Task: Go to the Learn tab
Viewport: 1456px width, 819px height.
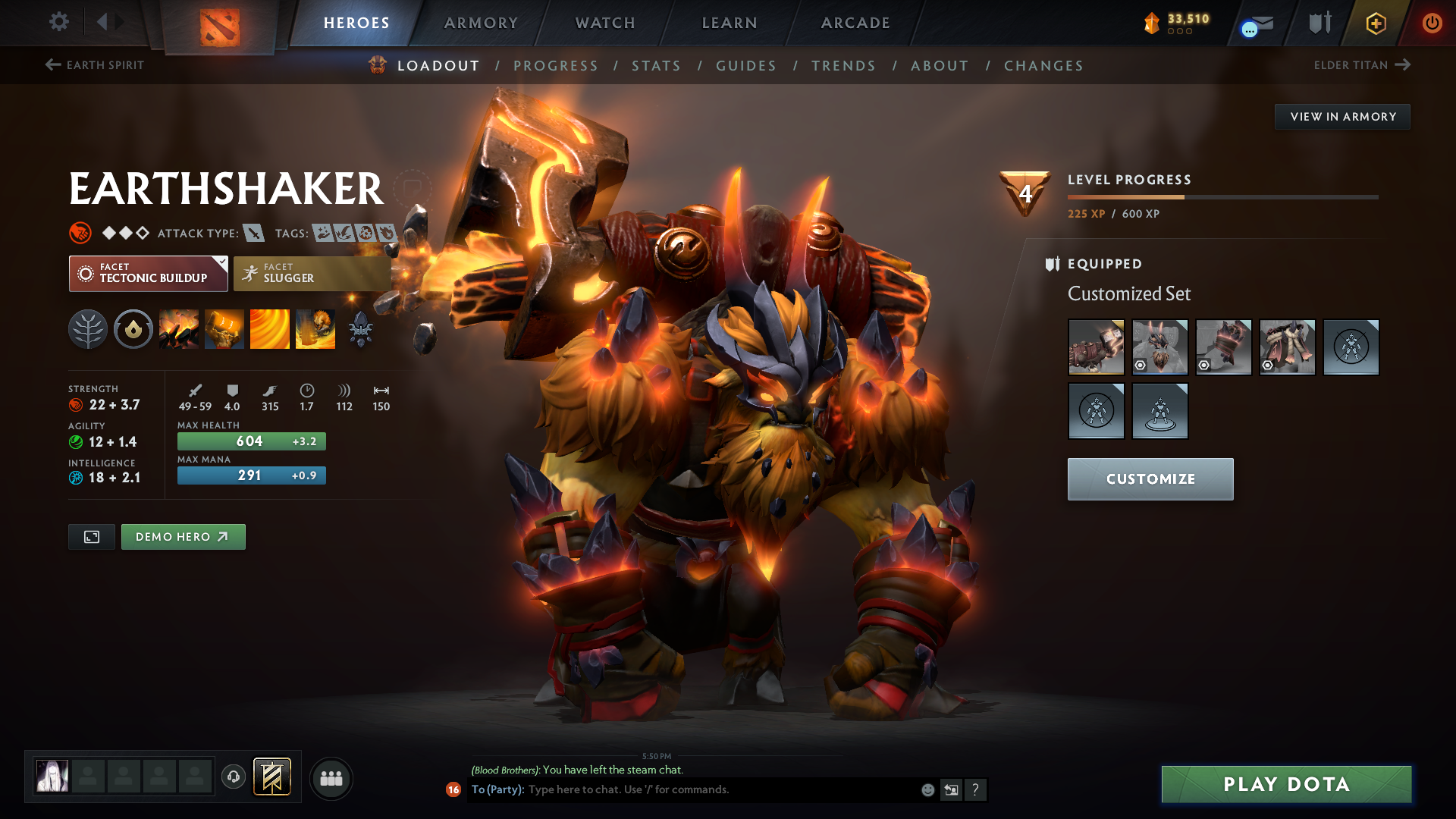Action: (x=730, y=23)
